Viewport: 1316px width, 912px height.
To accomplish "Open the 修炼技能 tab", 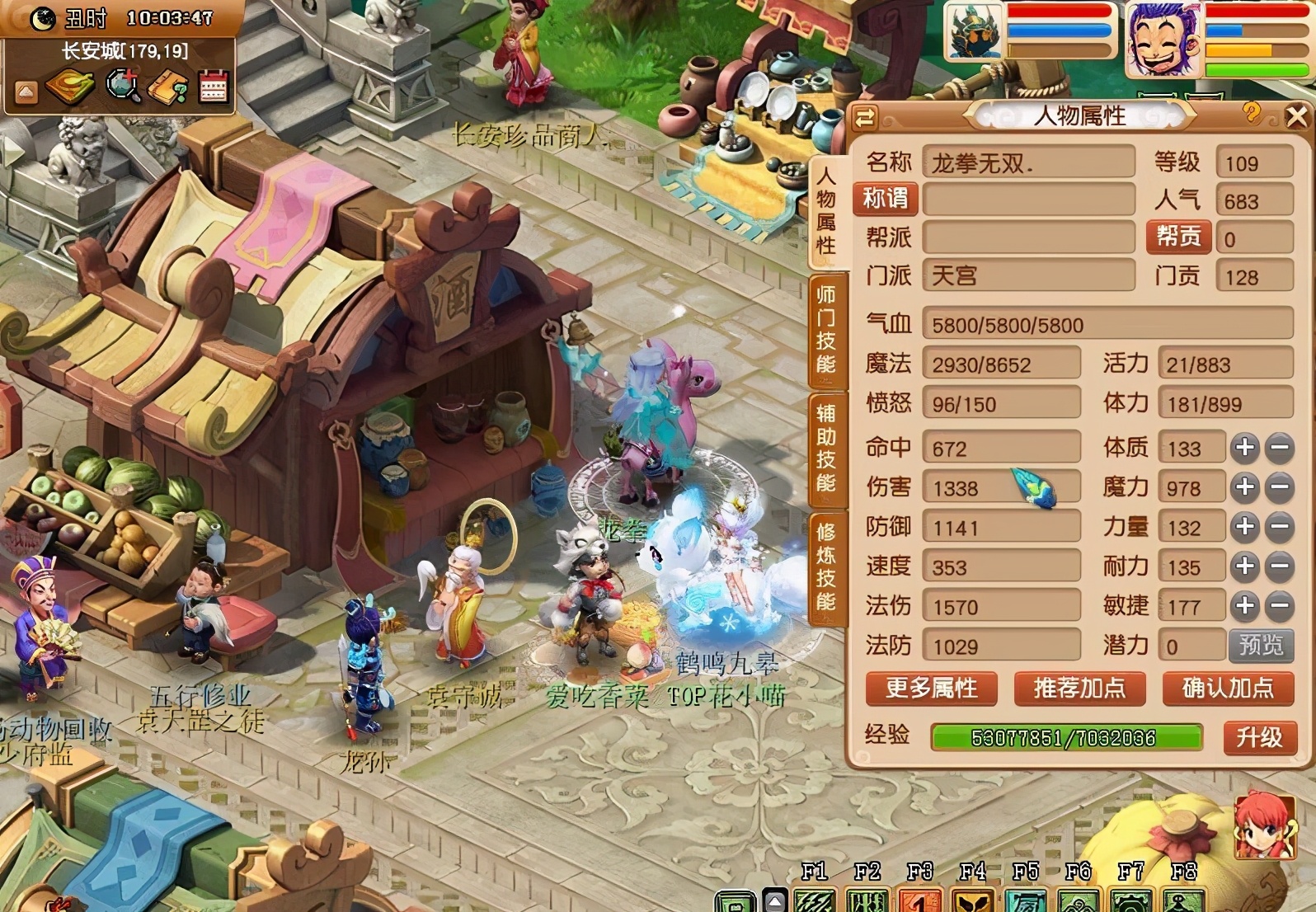I will coord(827,568).
